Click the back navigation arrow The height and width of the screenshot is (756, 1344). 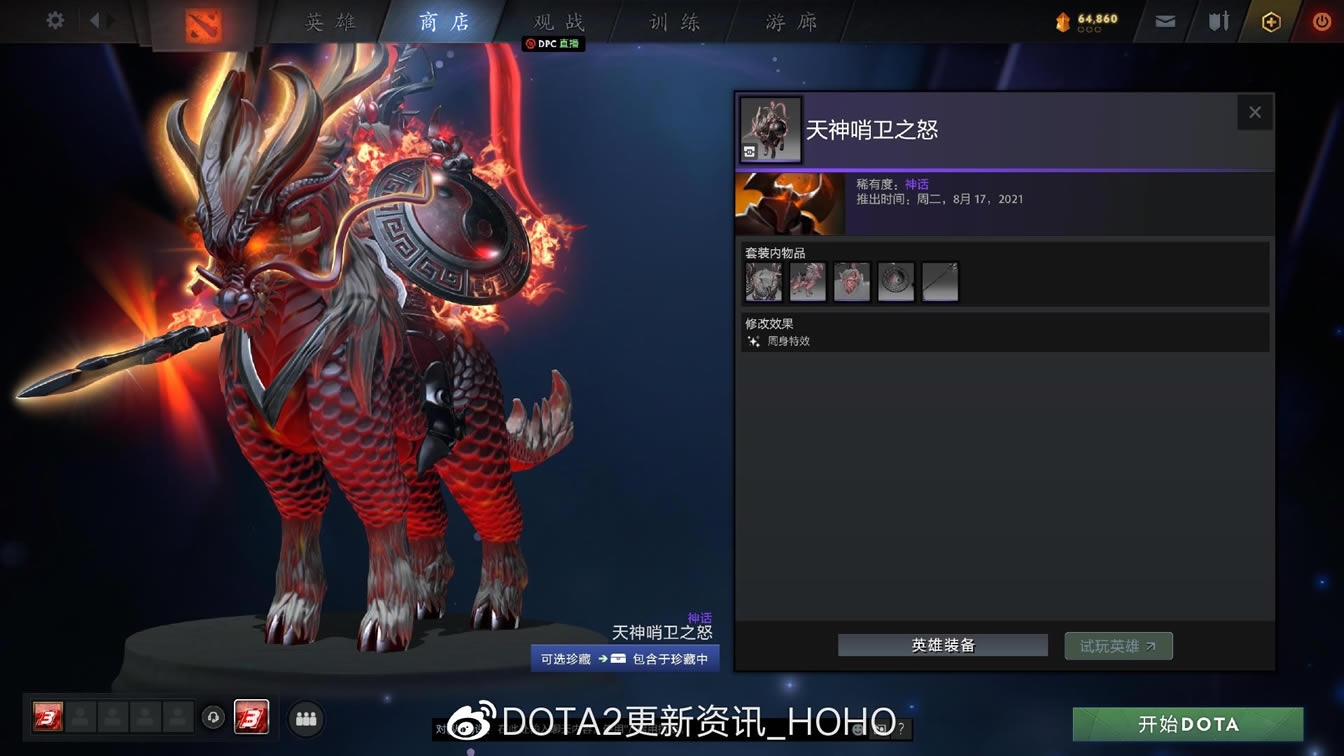pyautogui.click(x=93, y=18)
